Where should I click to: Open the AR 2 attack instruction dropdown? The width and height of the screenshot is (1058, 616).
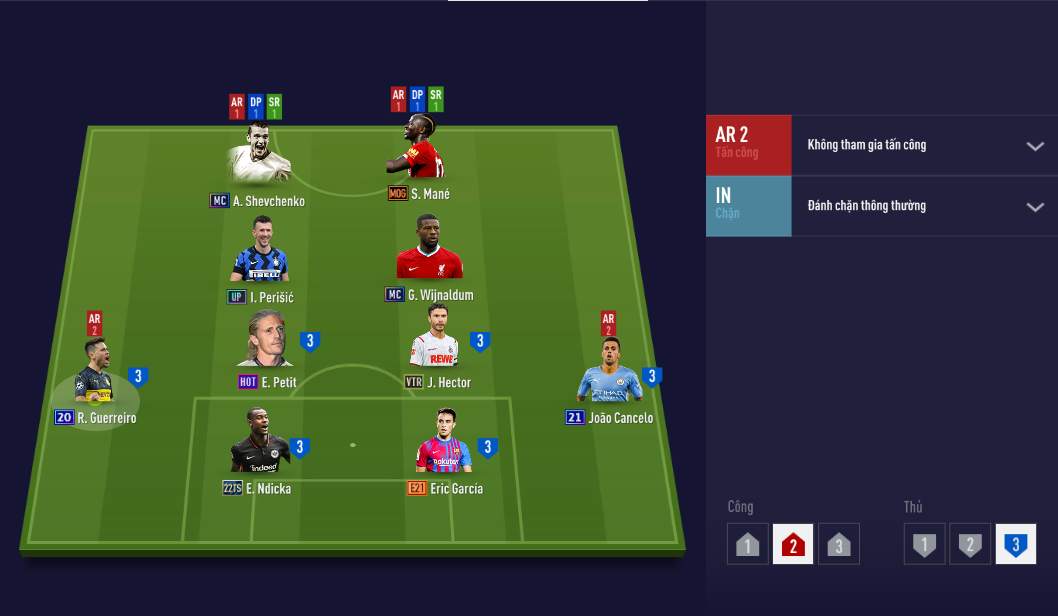(1034, 146)
